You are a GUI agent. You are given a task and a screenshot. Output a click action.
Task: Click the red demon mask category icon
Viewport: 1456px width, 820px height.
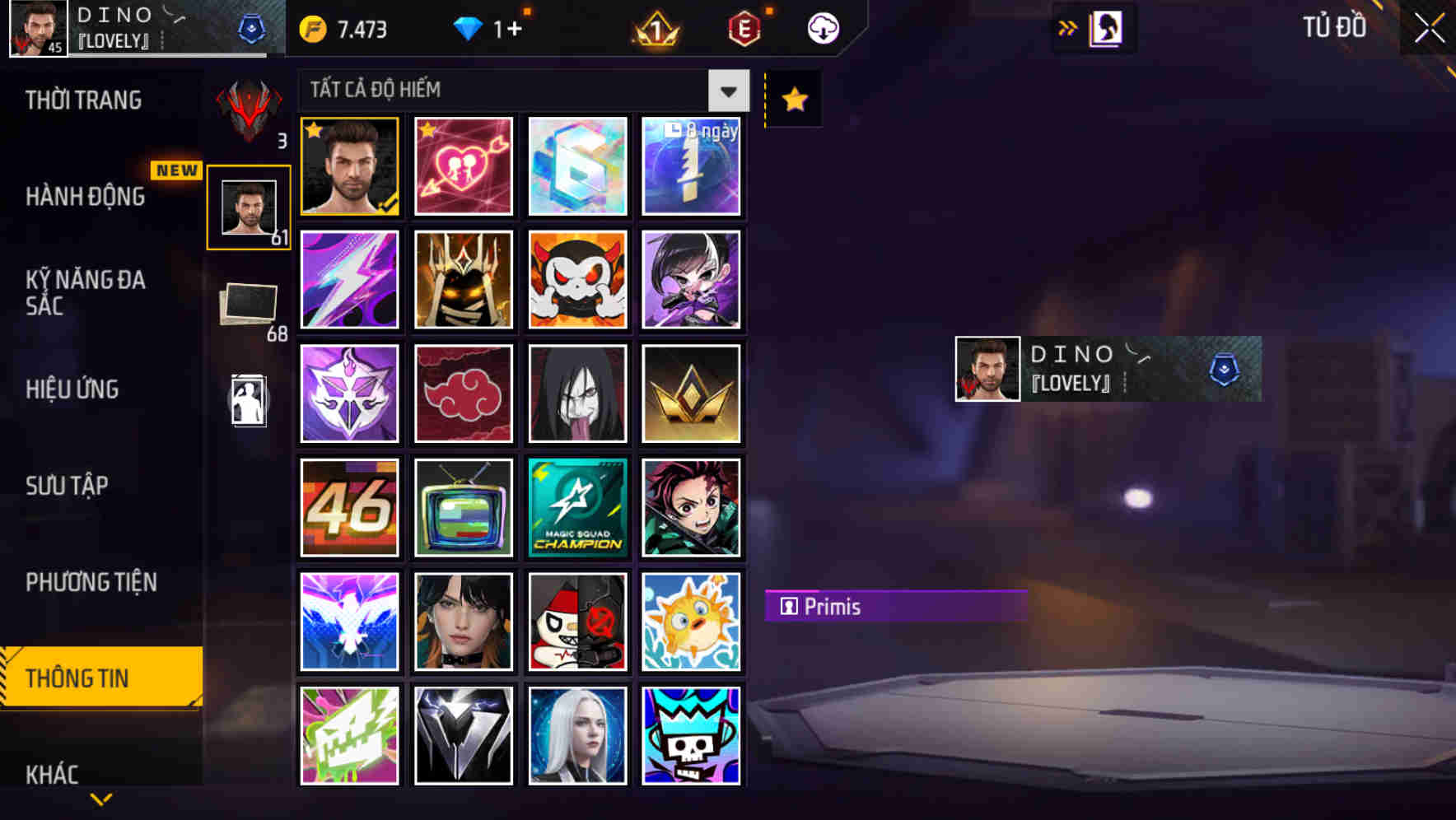(x=248, y=109)
